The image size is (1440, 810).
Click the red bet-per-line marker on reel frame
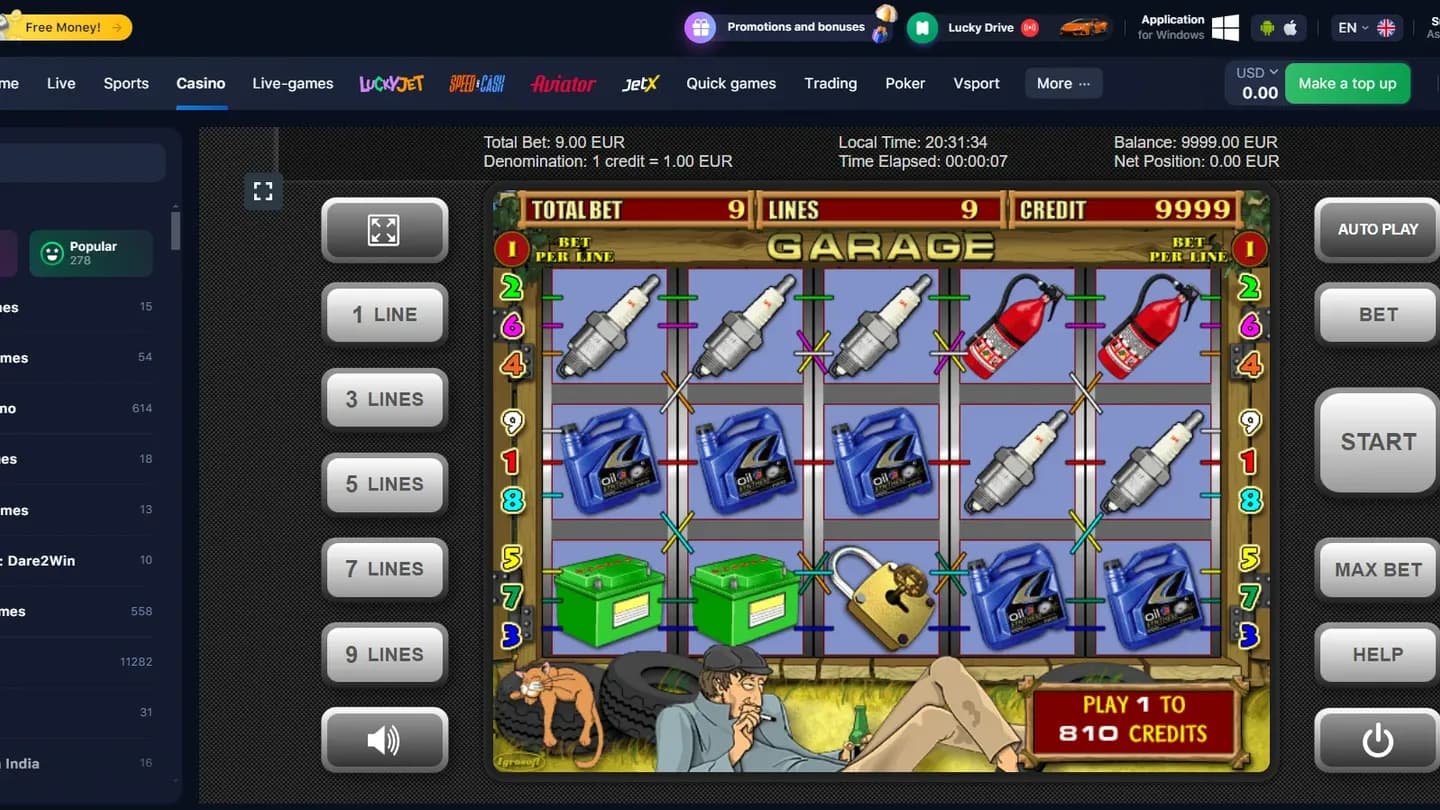511,249
